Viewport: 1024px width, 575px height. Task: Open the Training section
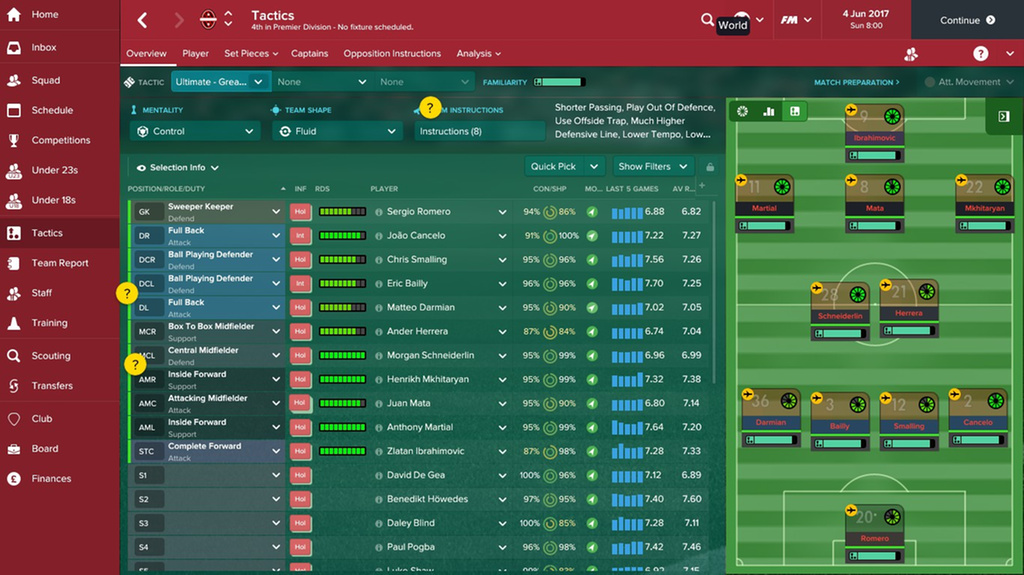(49, 323)
